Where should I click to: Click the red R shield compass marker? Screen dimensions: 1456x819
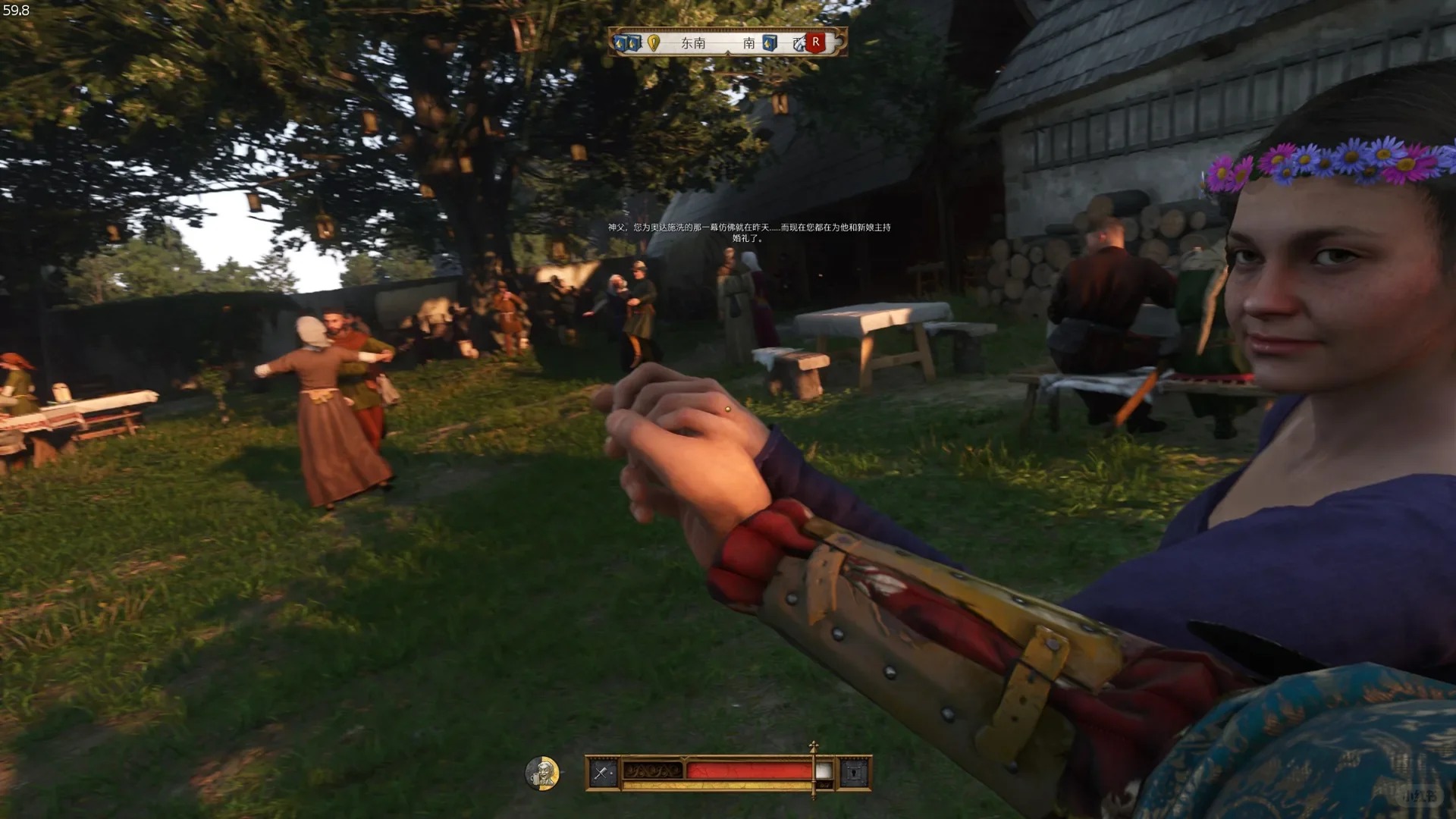tap(816, 42)
